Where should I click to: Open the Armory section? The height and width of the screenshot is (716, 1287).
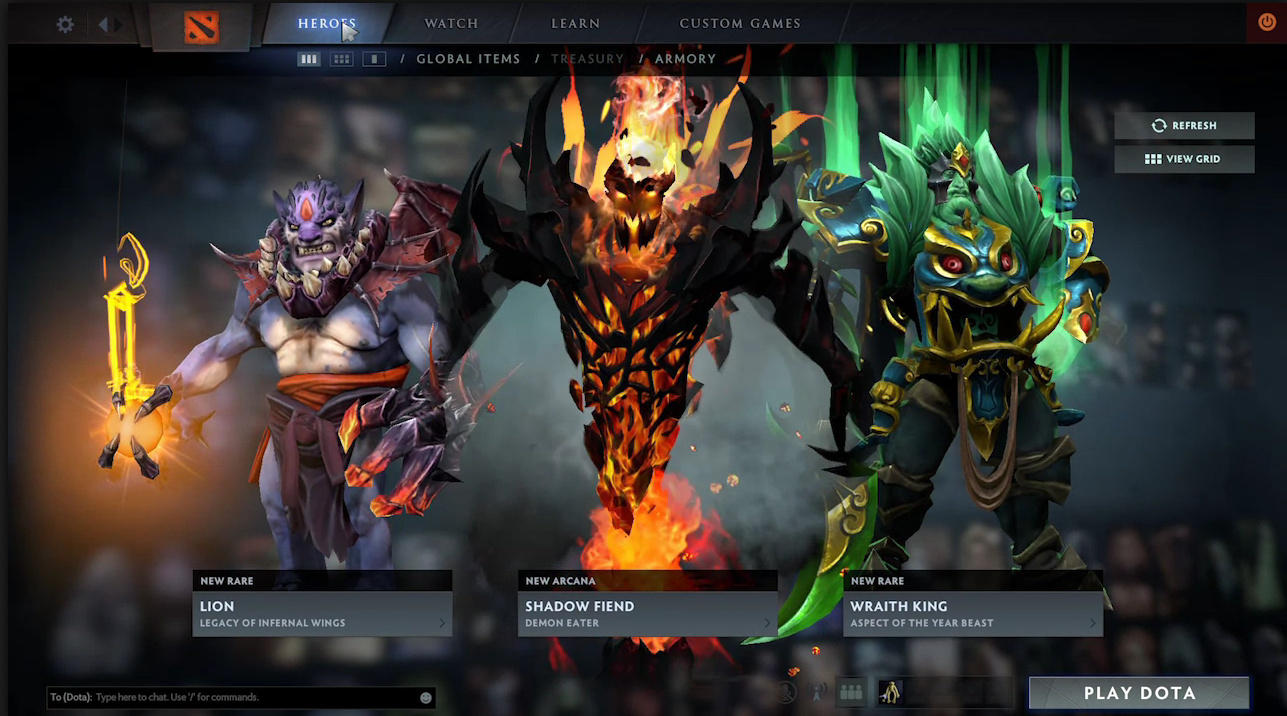[x=685, y=59]
